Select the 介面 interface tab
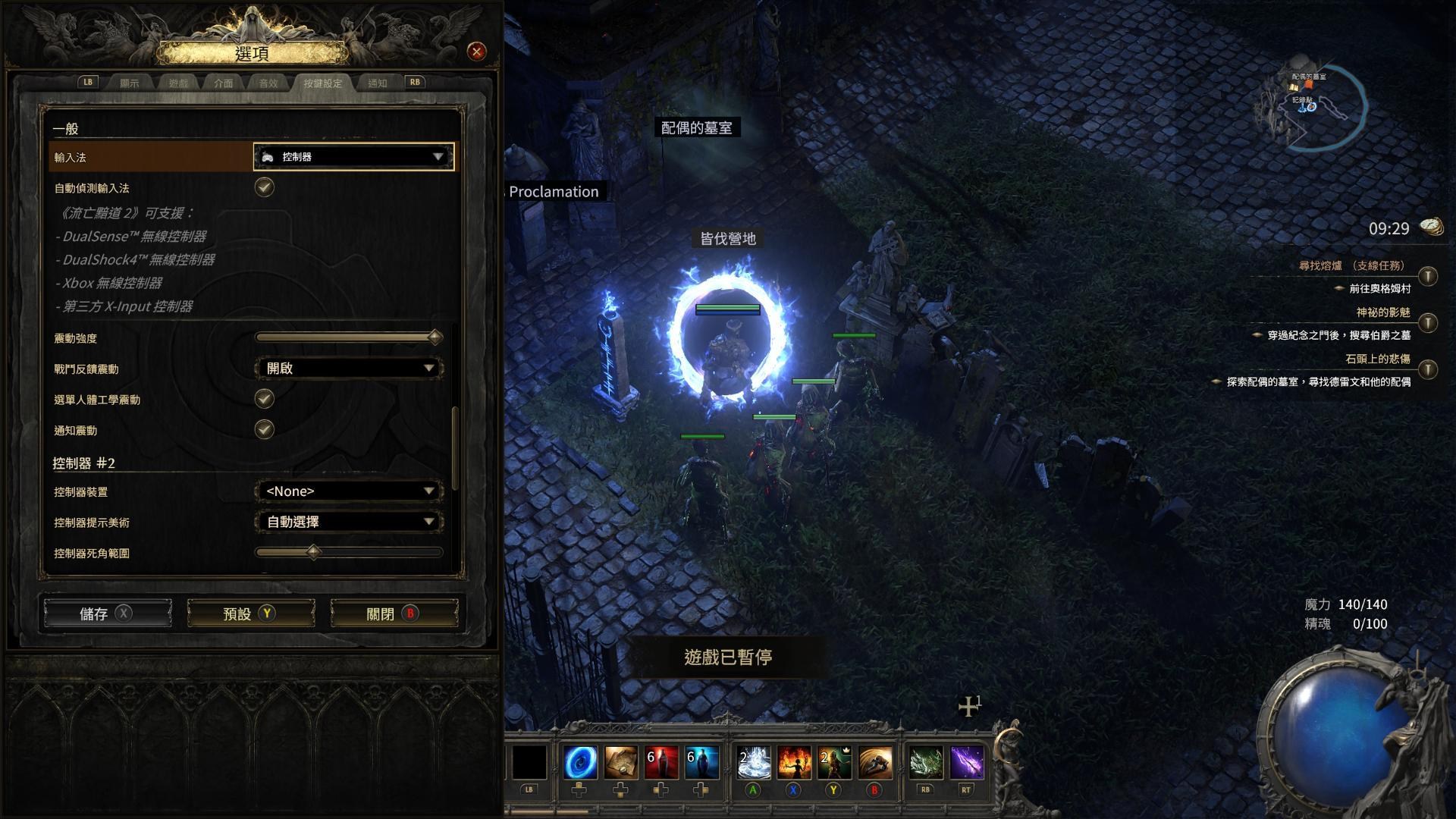Image resolution: width=1456 pixels, height=819 pixels. tap(224, 83)
